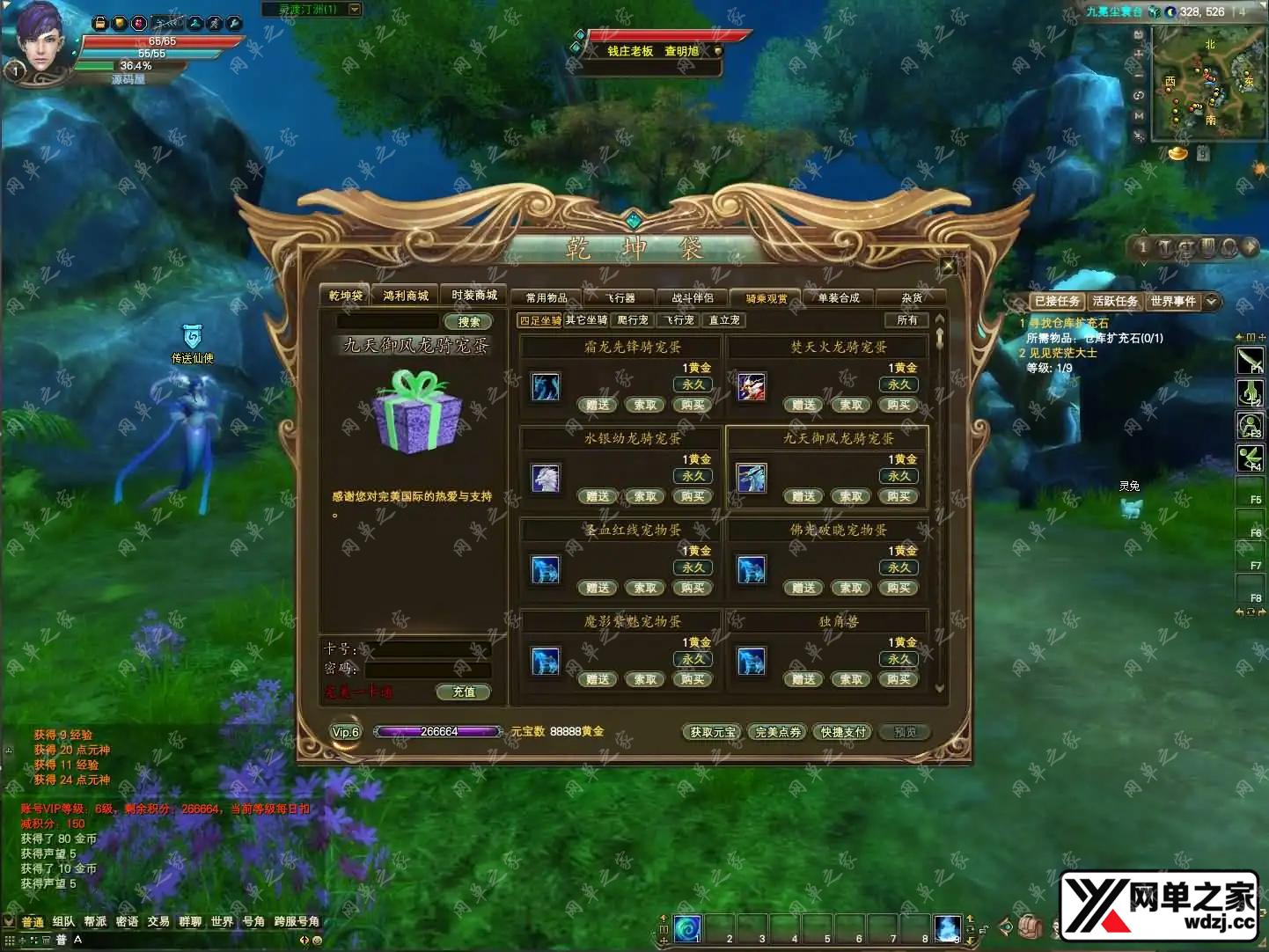
Task: Click the 充值 recharge button
Action: pyautogui.click(x=464, y=692)
